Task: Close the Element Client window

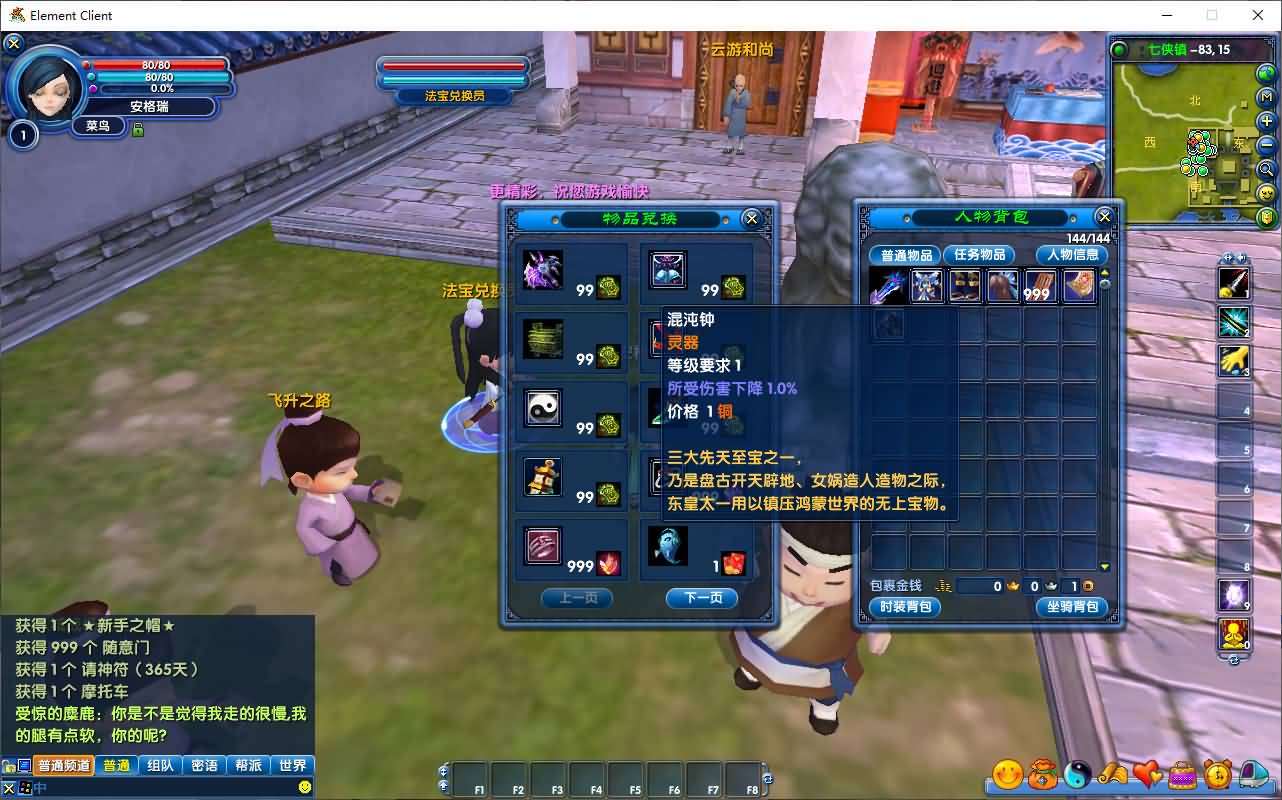Action: click(1258, 15)
